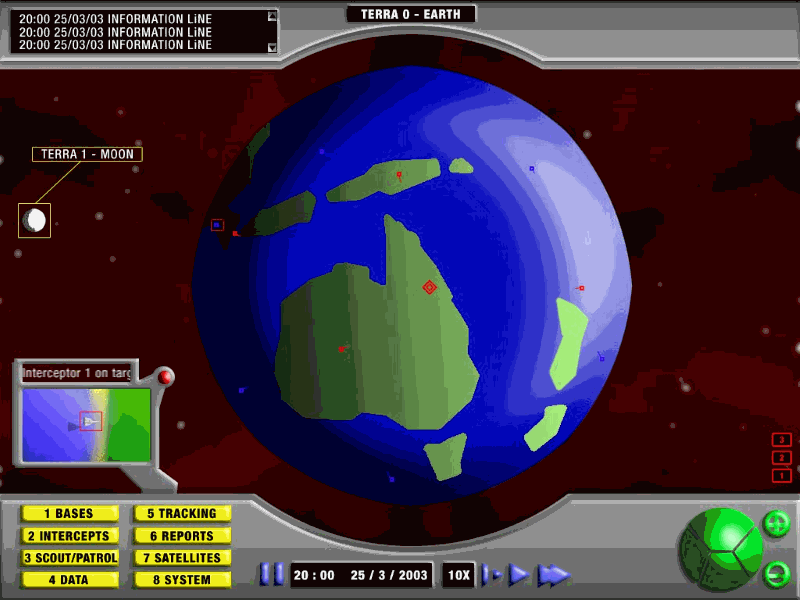Open the 4 Data screen
The width and height of the screenshot is (800, 600).
[69, 580]
